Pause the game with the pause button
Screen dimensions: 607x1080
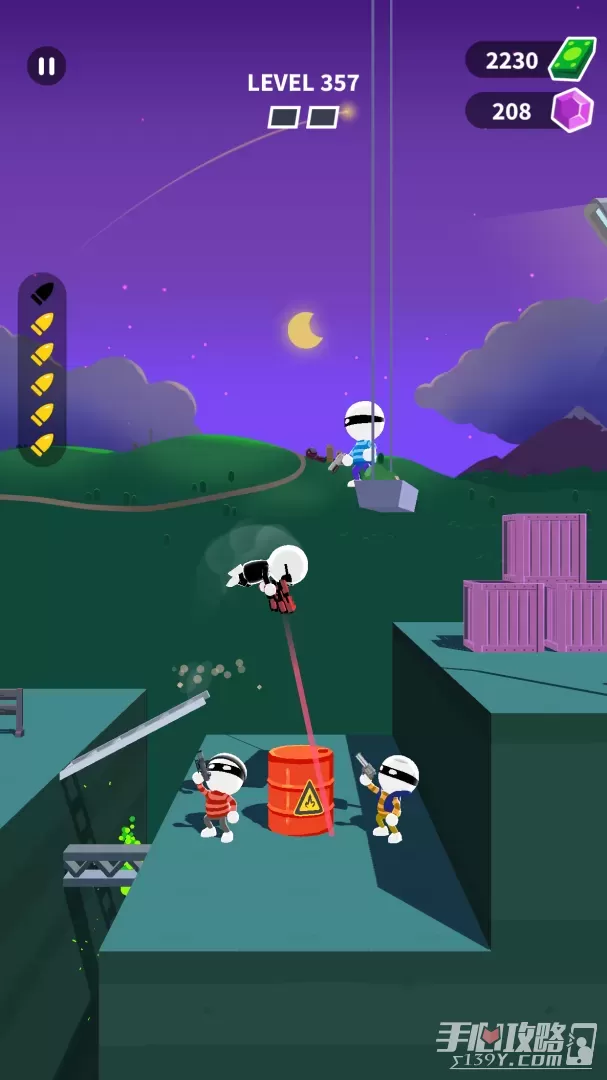point(46,66)
